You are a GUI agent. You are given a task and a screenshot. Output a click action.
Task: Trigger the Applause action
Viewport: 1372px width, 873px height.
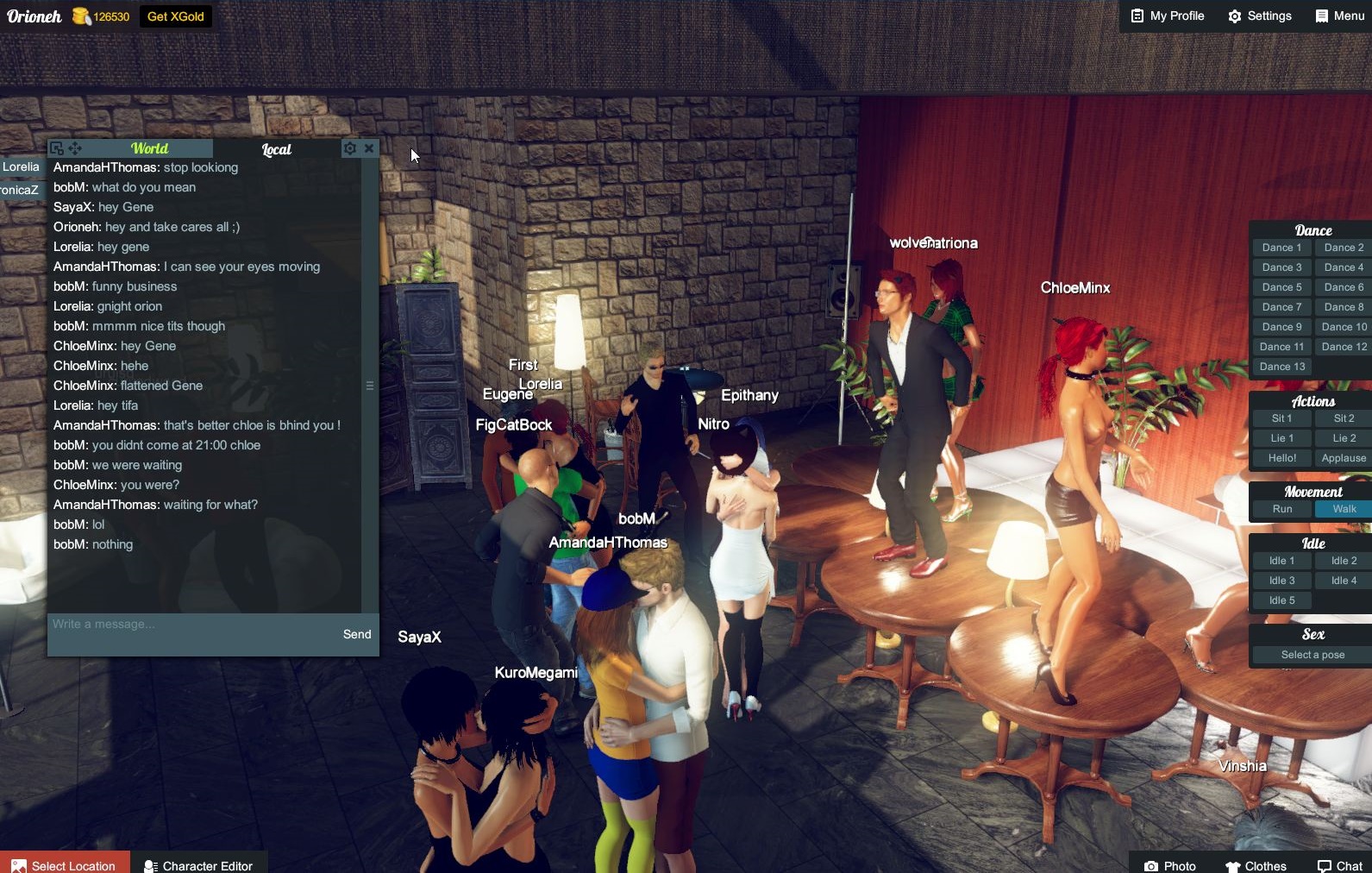point(1343,458)
